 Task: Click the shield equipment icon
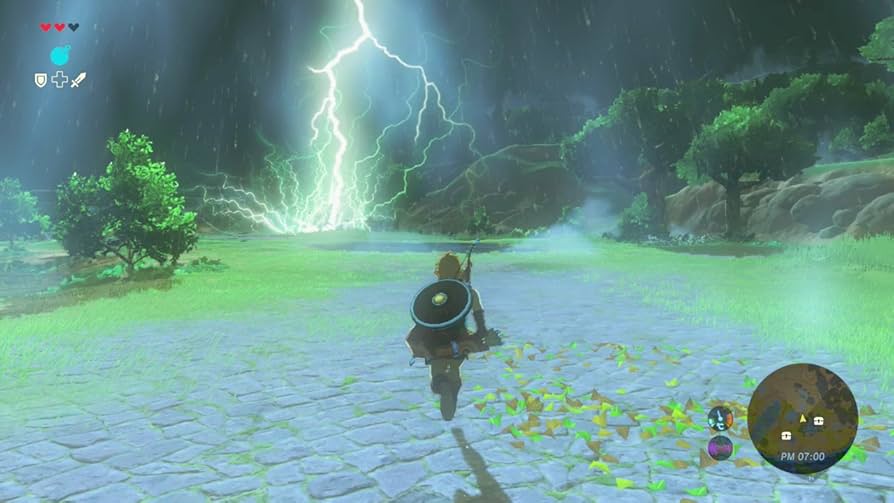[x=41, y=79]
